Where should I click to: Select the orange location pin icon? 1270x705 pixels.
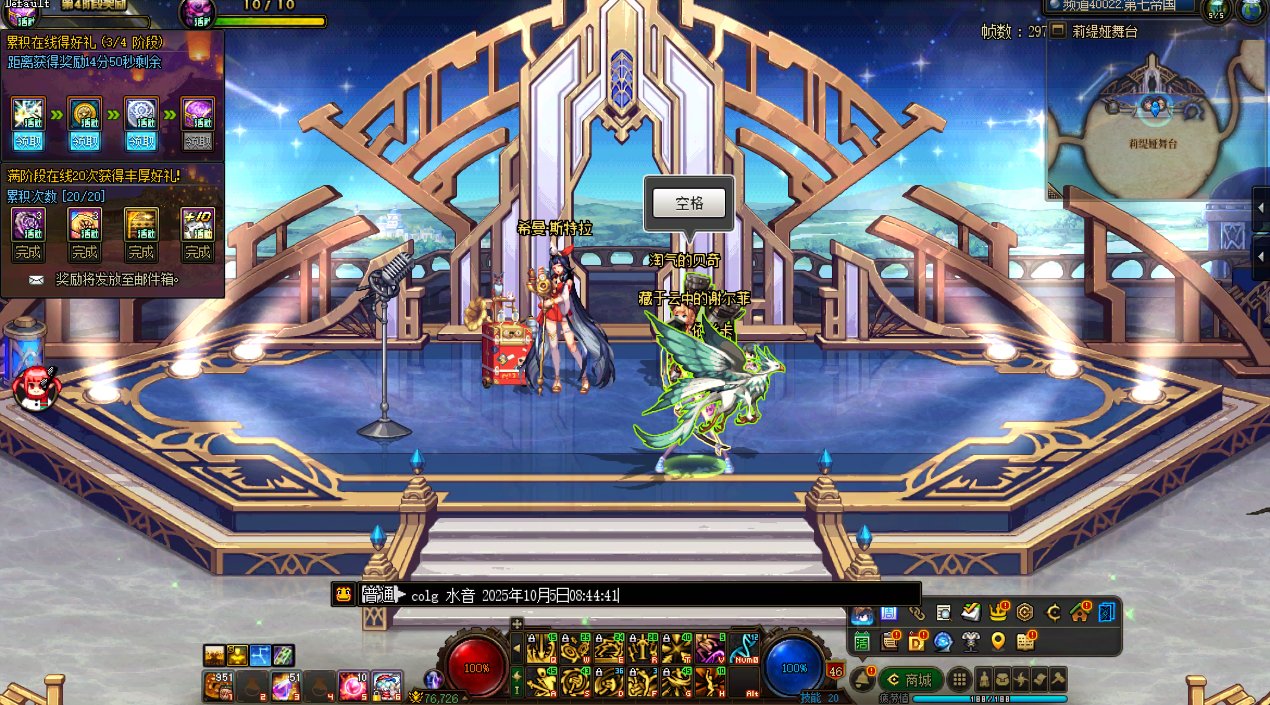tap(997, 641)
